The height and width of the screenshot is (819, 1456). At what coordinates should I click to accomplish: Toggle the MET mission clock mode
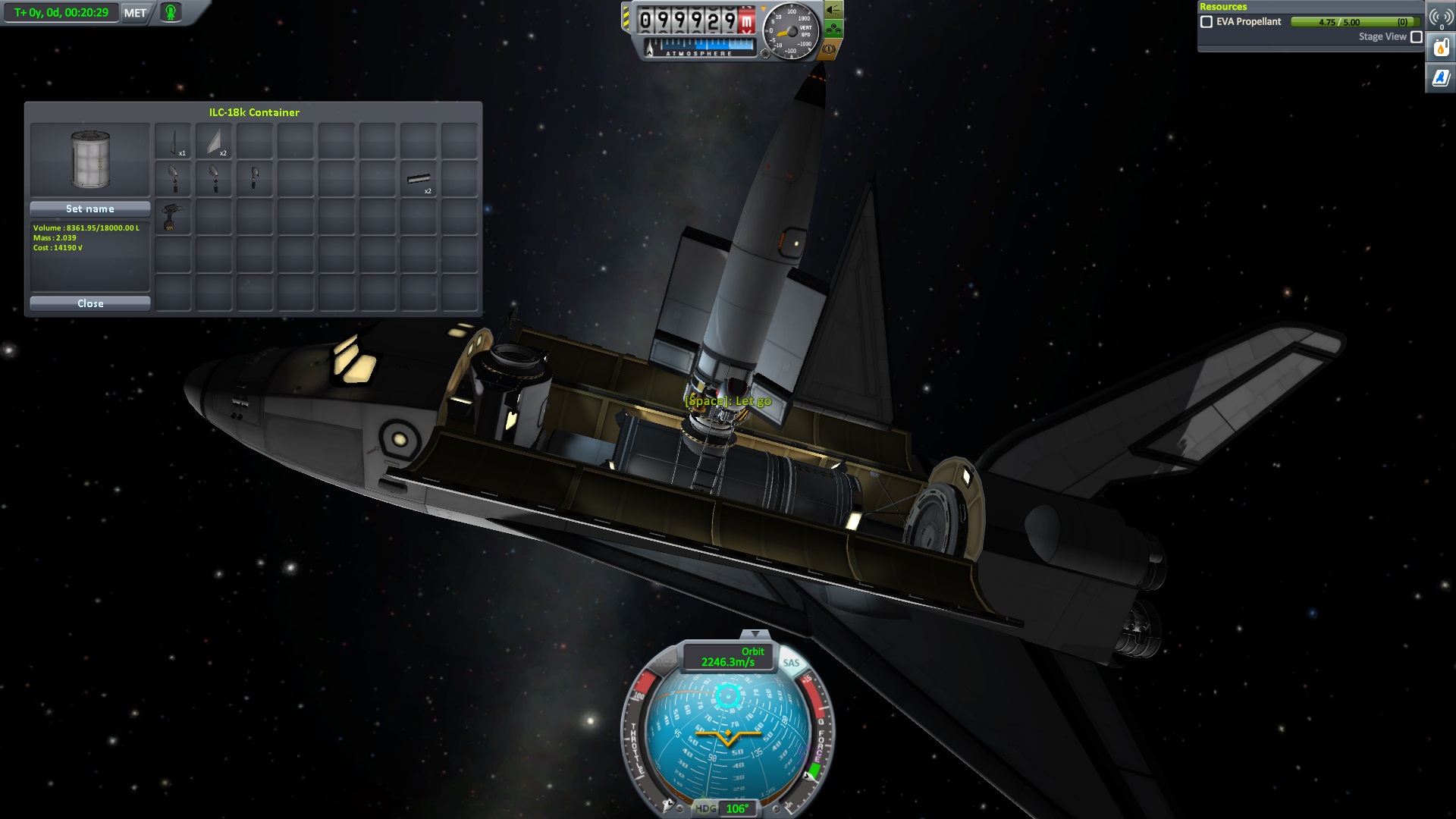coord(135,13)
